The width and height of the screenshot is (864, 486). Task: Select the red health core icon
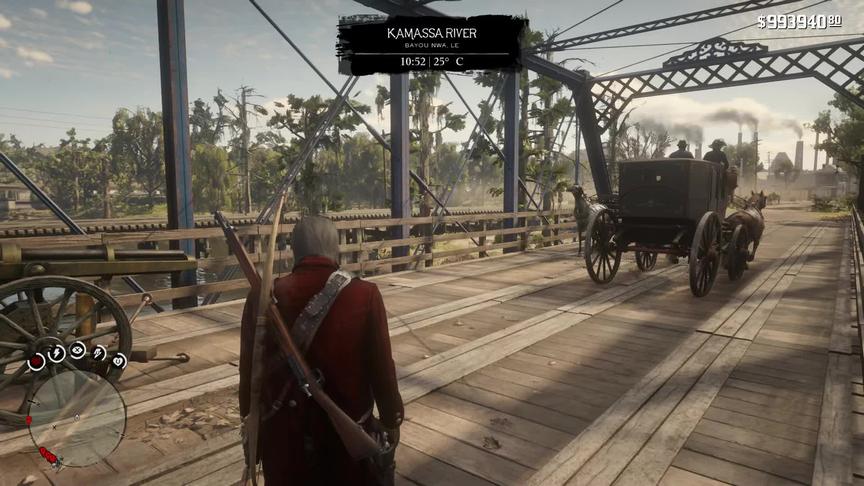tap(36, 362)
